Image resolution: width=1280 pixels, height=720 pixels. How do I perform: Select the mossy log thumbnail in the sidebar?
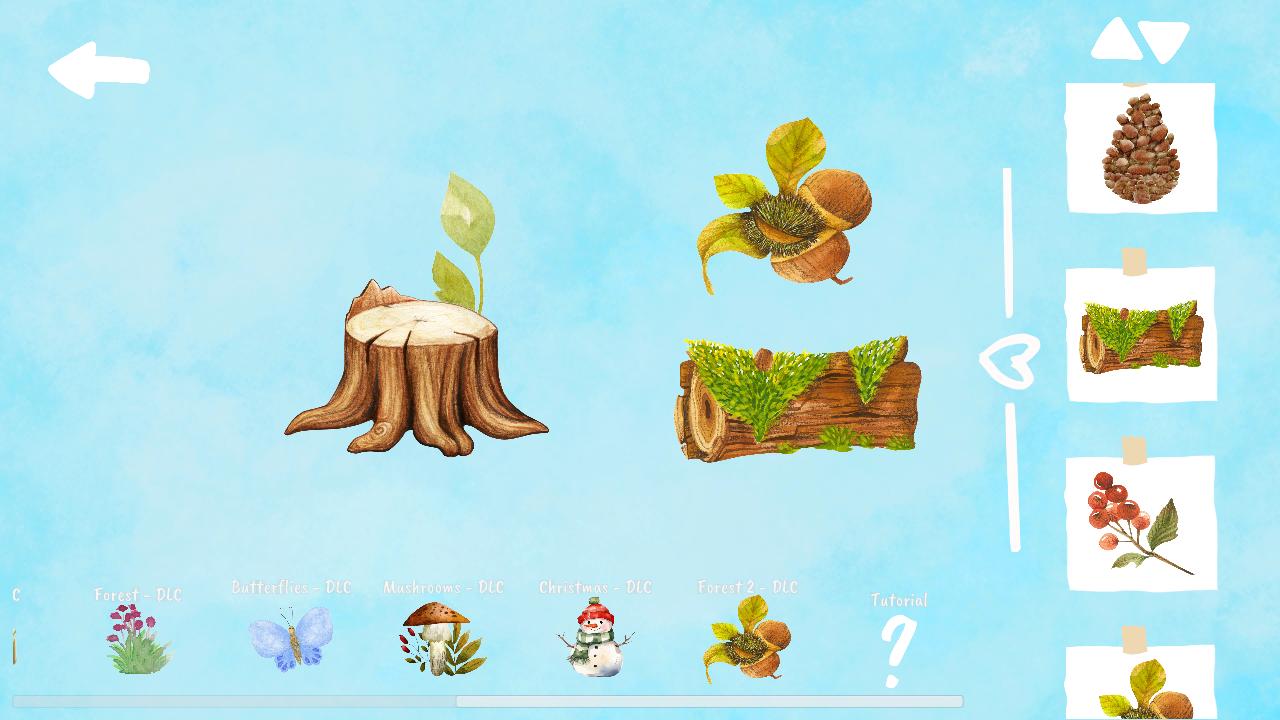tap(1142, 335)
